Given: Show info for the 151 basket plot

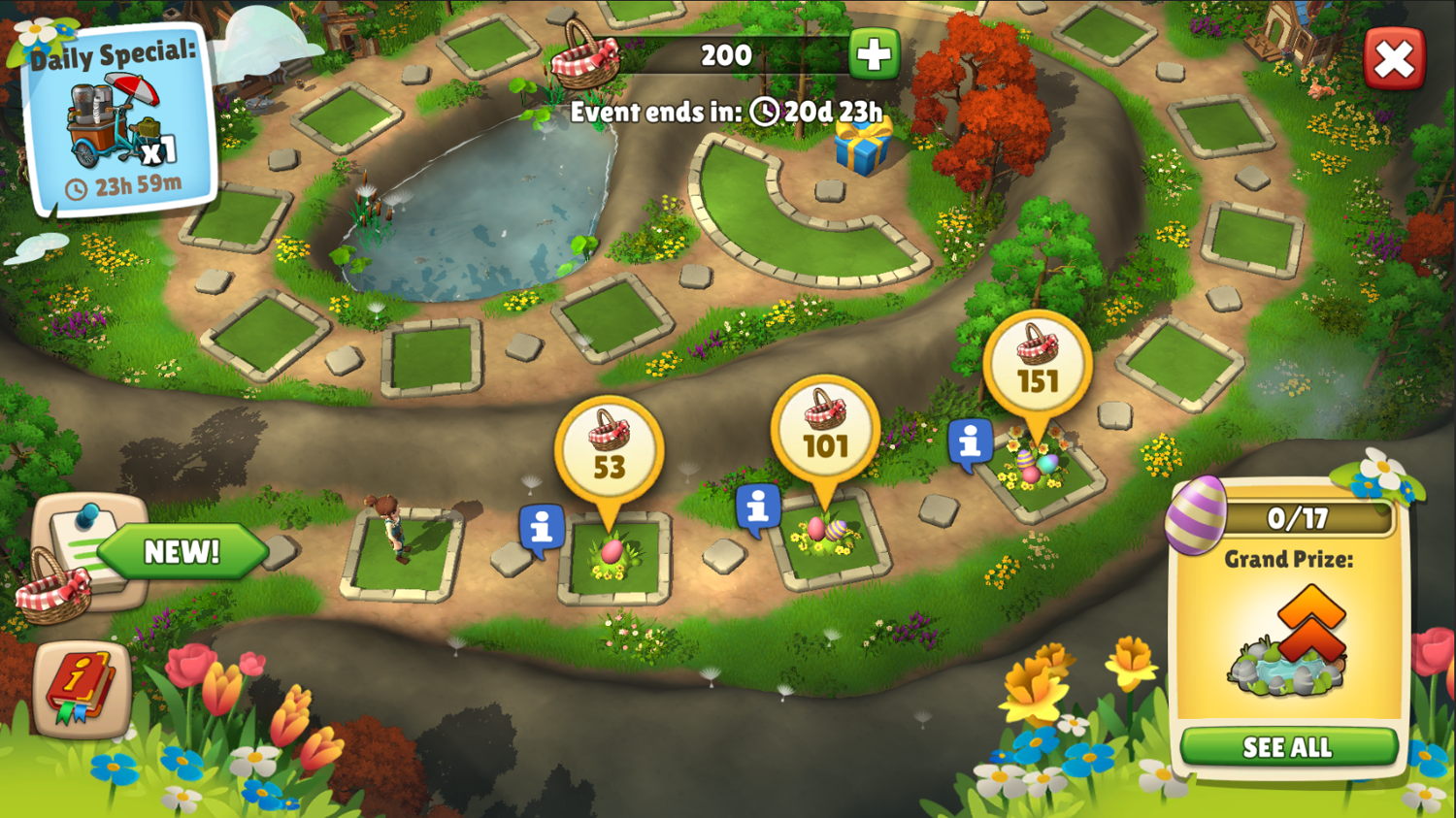Looking at the screenshot, I should (970, 442).
